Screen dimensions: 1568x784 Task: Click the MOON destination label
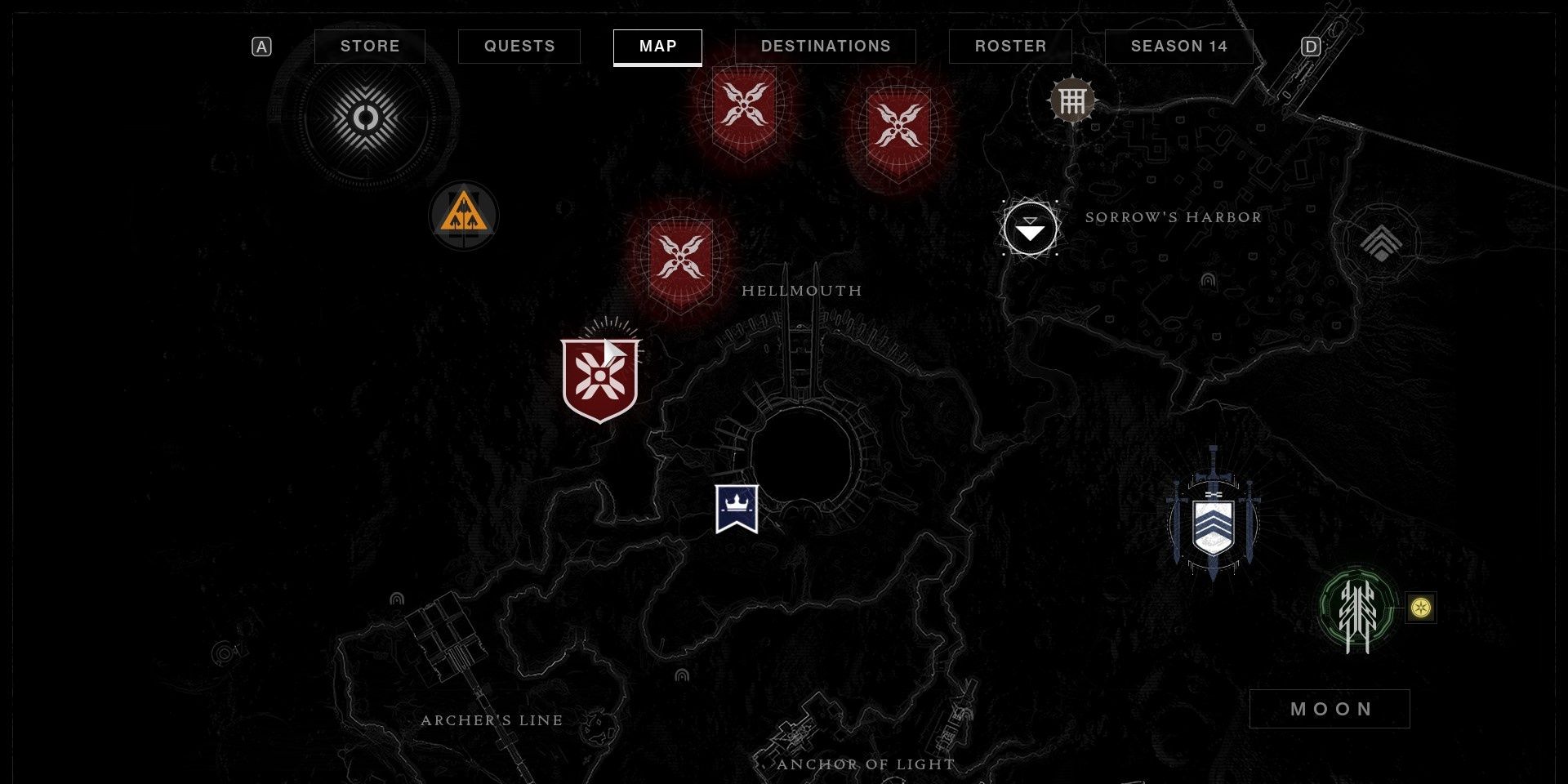tap(1330, 709)
